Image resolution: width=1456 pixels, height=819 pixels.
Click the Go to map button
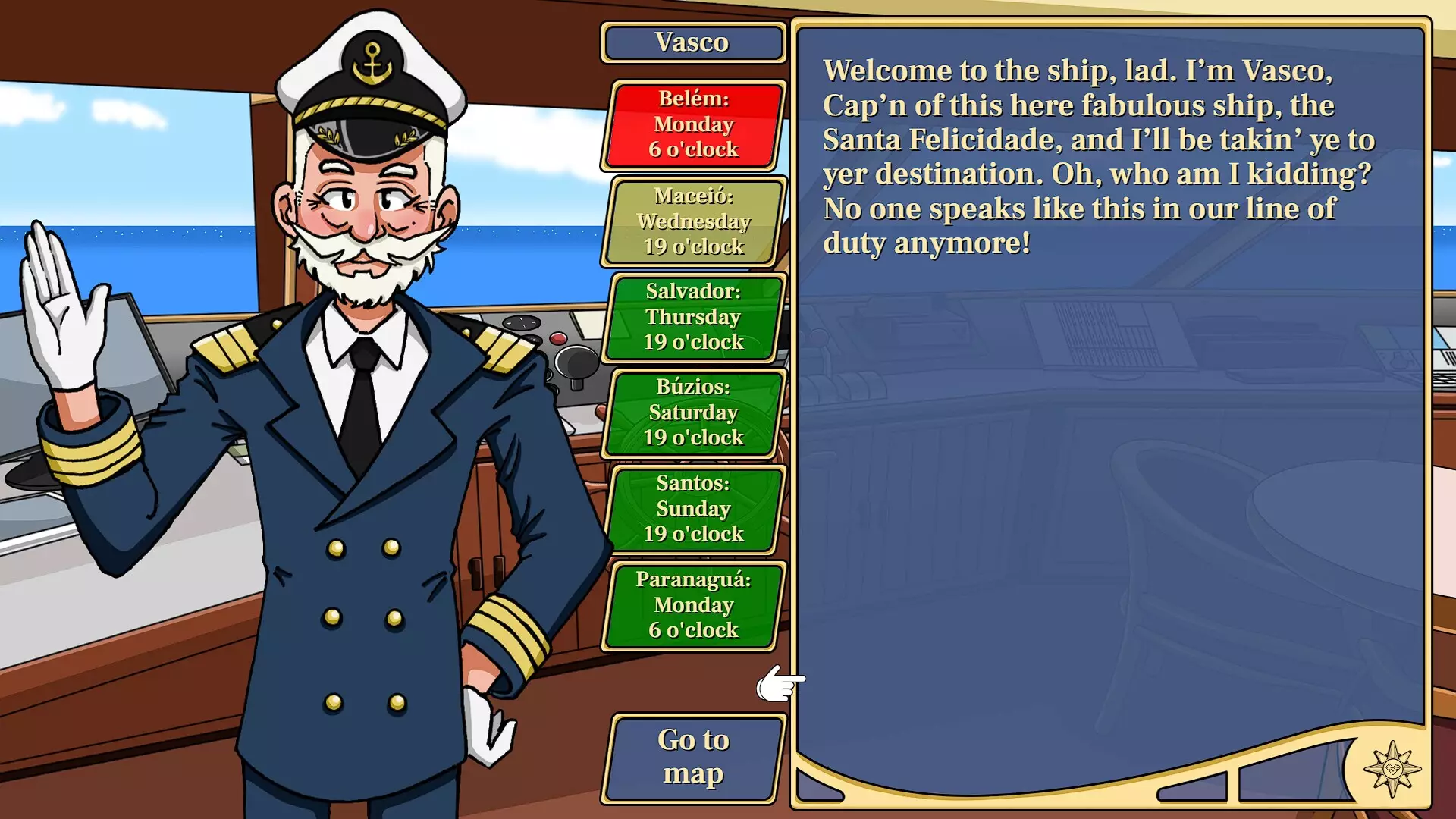[x=693, y=758]
